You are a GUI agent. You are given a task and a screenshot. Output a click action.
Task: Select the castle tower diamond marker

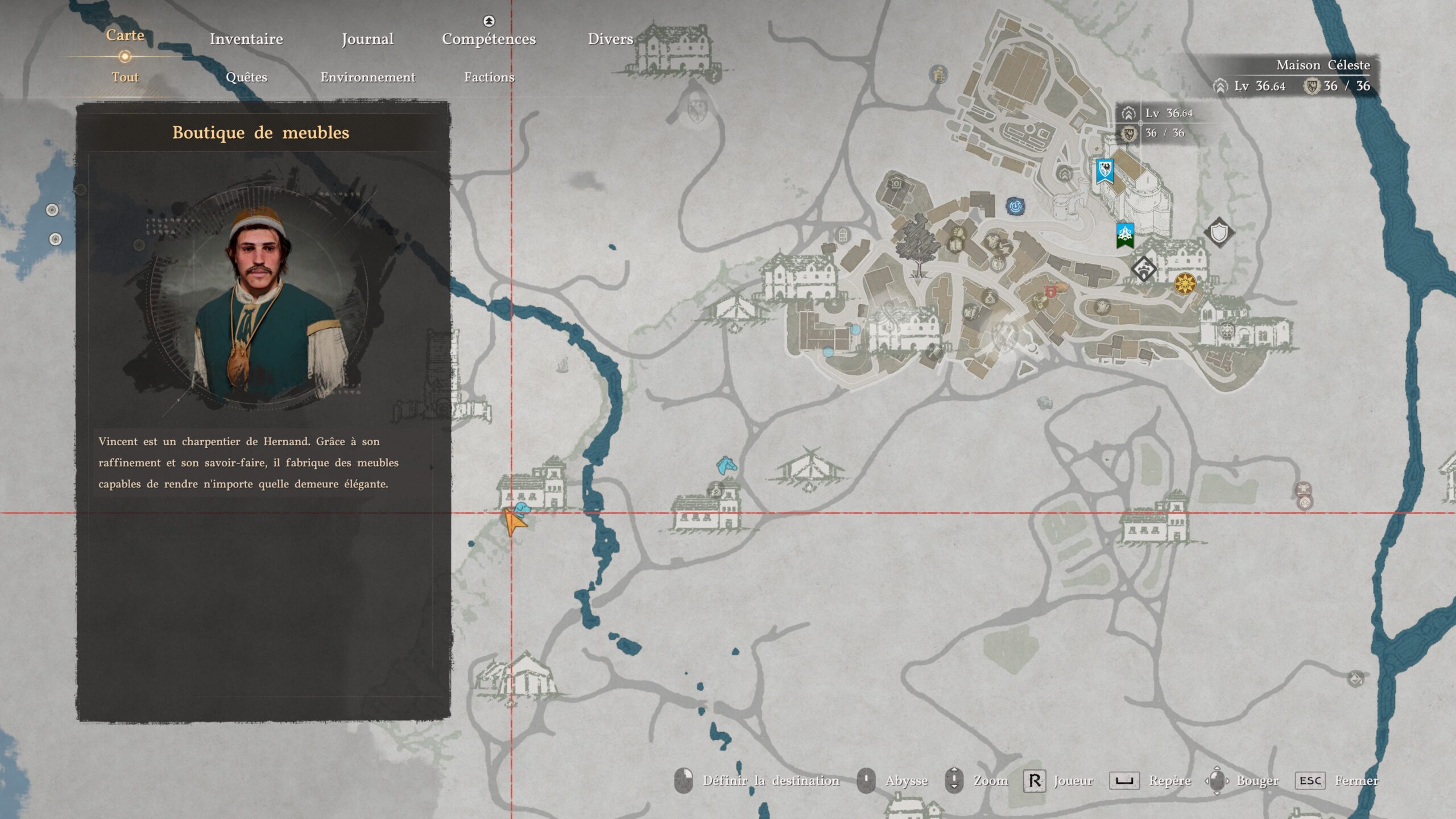(1144, 268)
